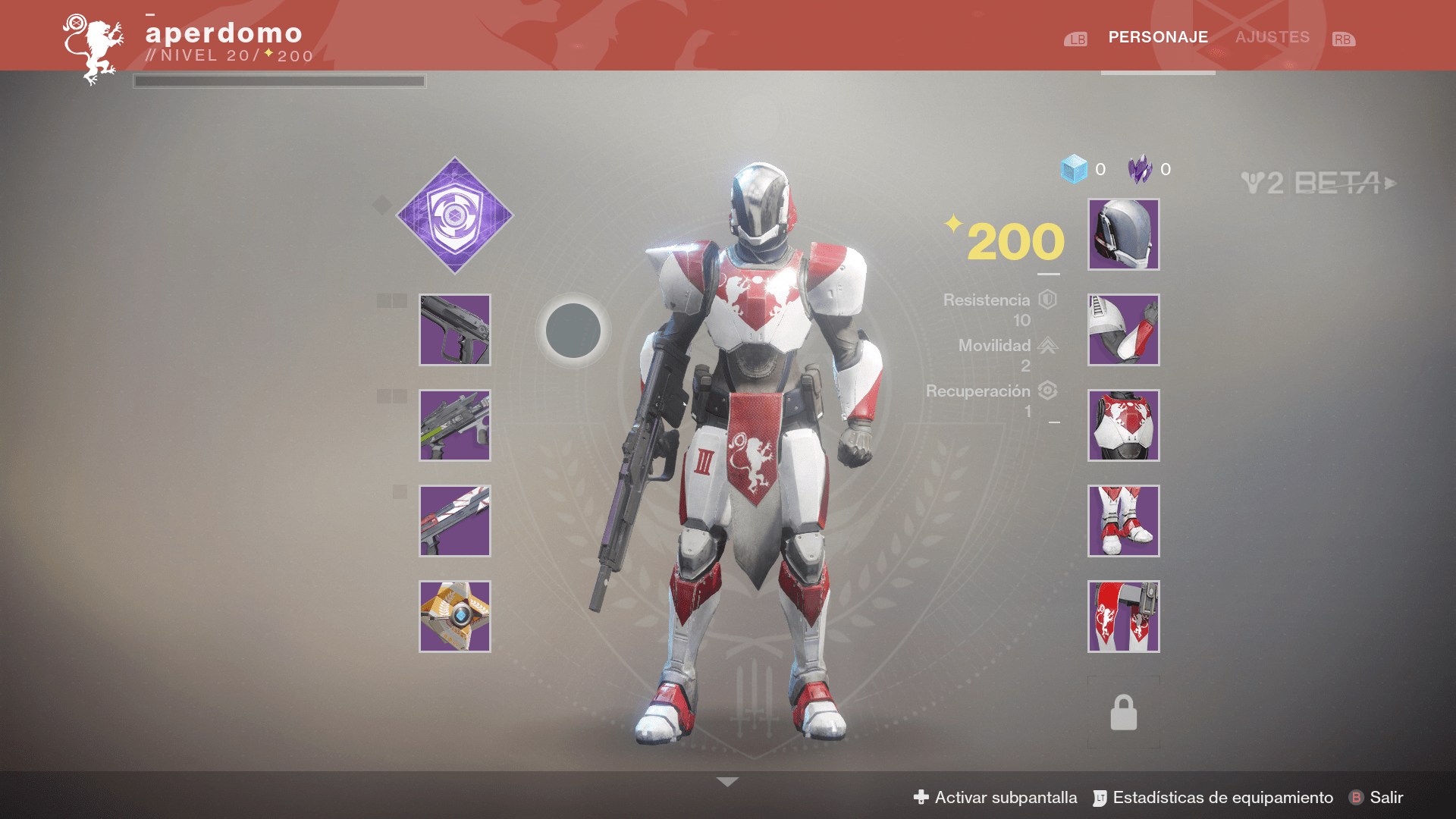Select the leg armor slot
Image resolution: width=1456 pixels, height=819 pixels.
point(1123,521)
